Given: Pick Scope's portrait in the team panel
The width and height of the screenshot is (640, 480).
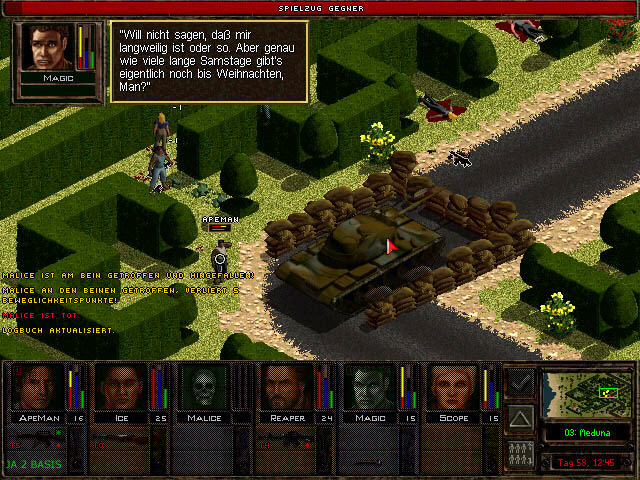Looking at the screenshot, I should click(x=455, y=388).
